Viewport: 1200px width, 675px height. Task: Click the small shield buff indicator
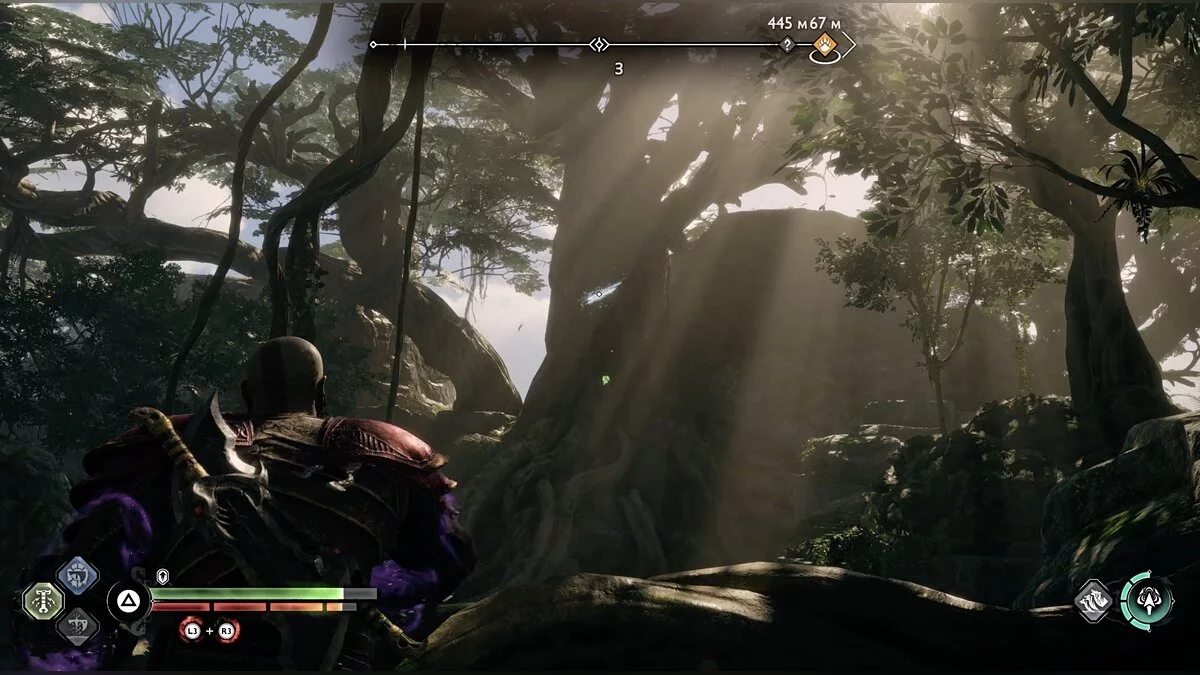[x=163, y=577]
